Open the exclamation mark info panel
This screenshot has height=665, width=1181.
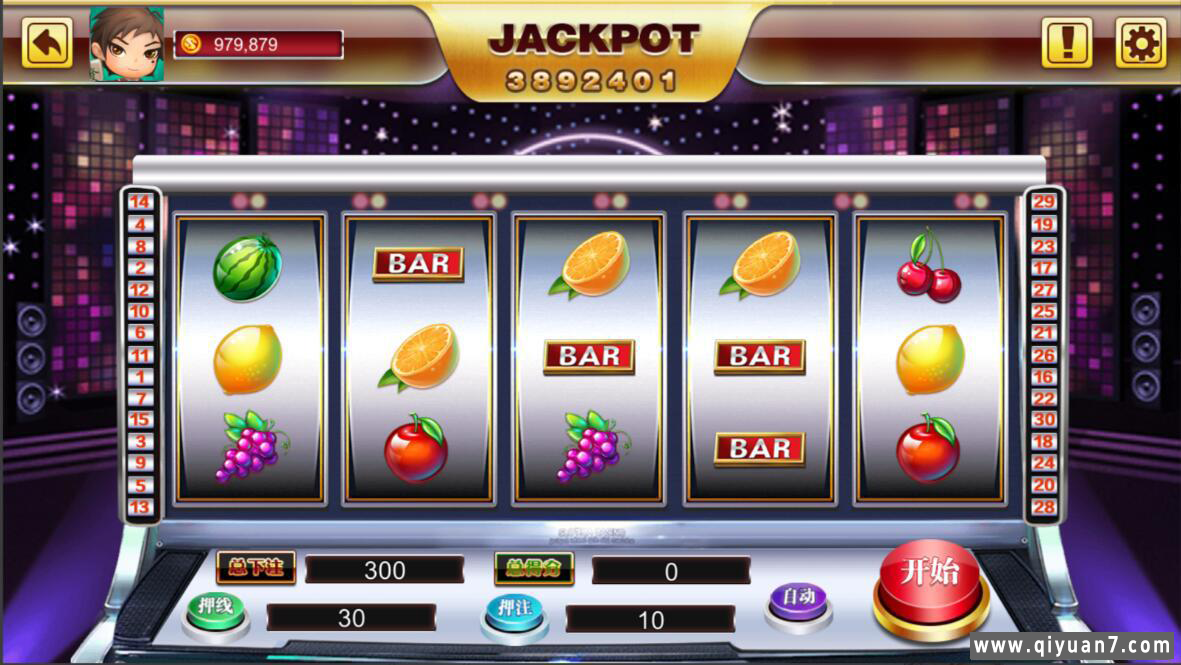tap(1067, 43)
